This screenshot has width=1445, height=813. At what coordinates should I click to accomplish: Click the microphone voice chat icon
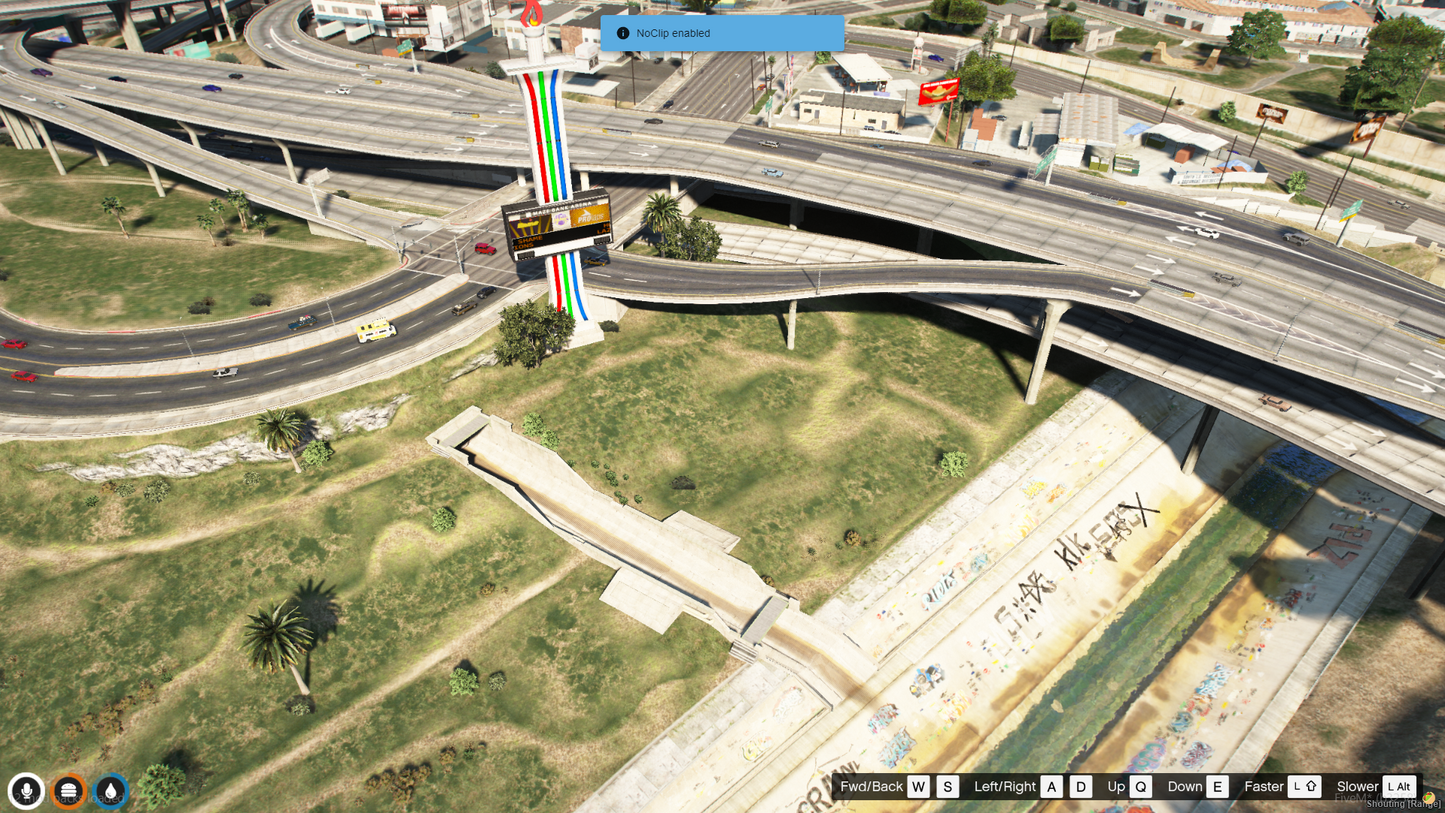(27, 791)
